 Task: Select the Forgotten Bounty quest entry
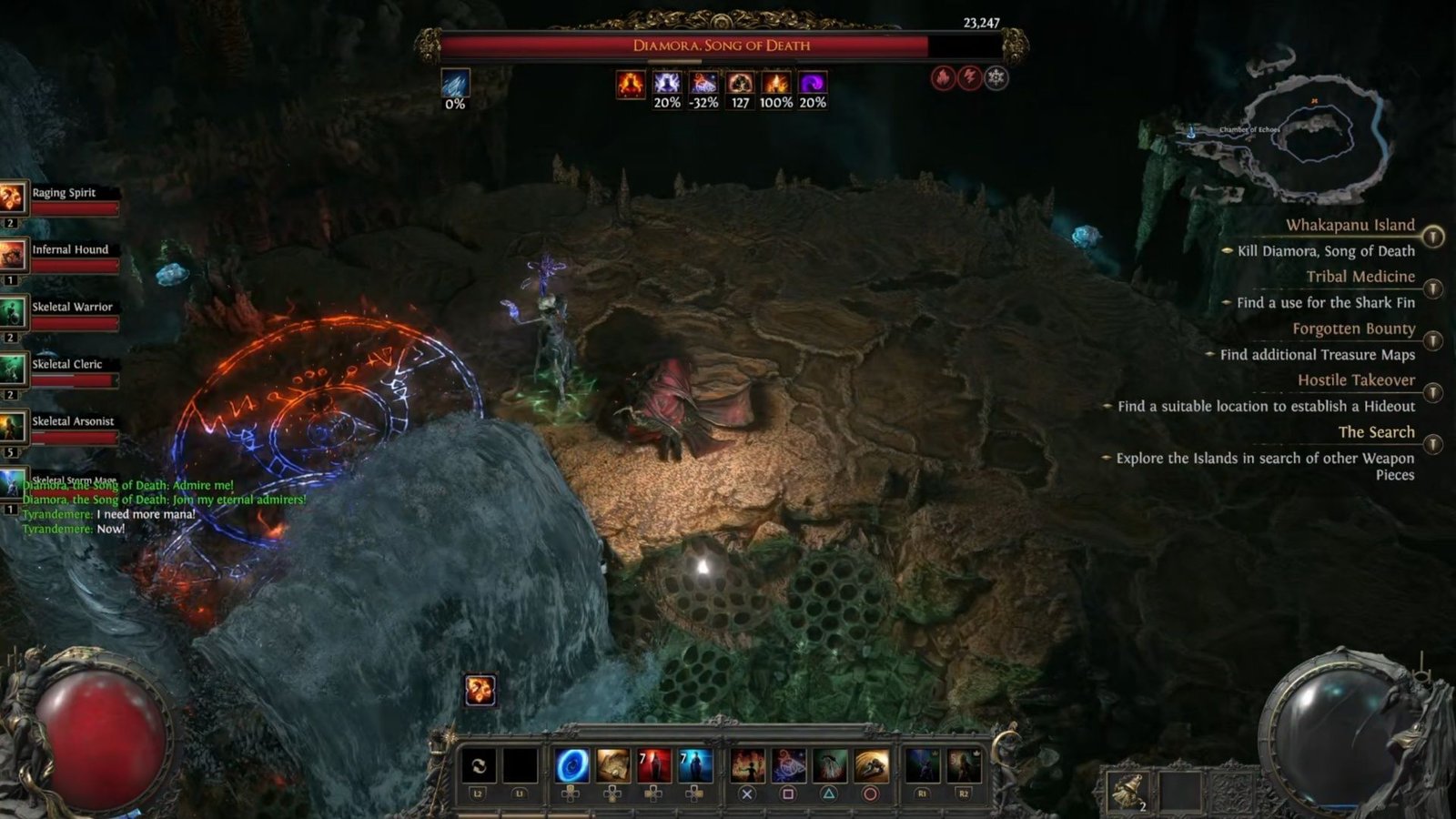[x=1353, y=329]
